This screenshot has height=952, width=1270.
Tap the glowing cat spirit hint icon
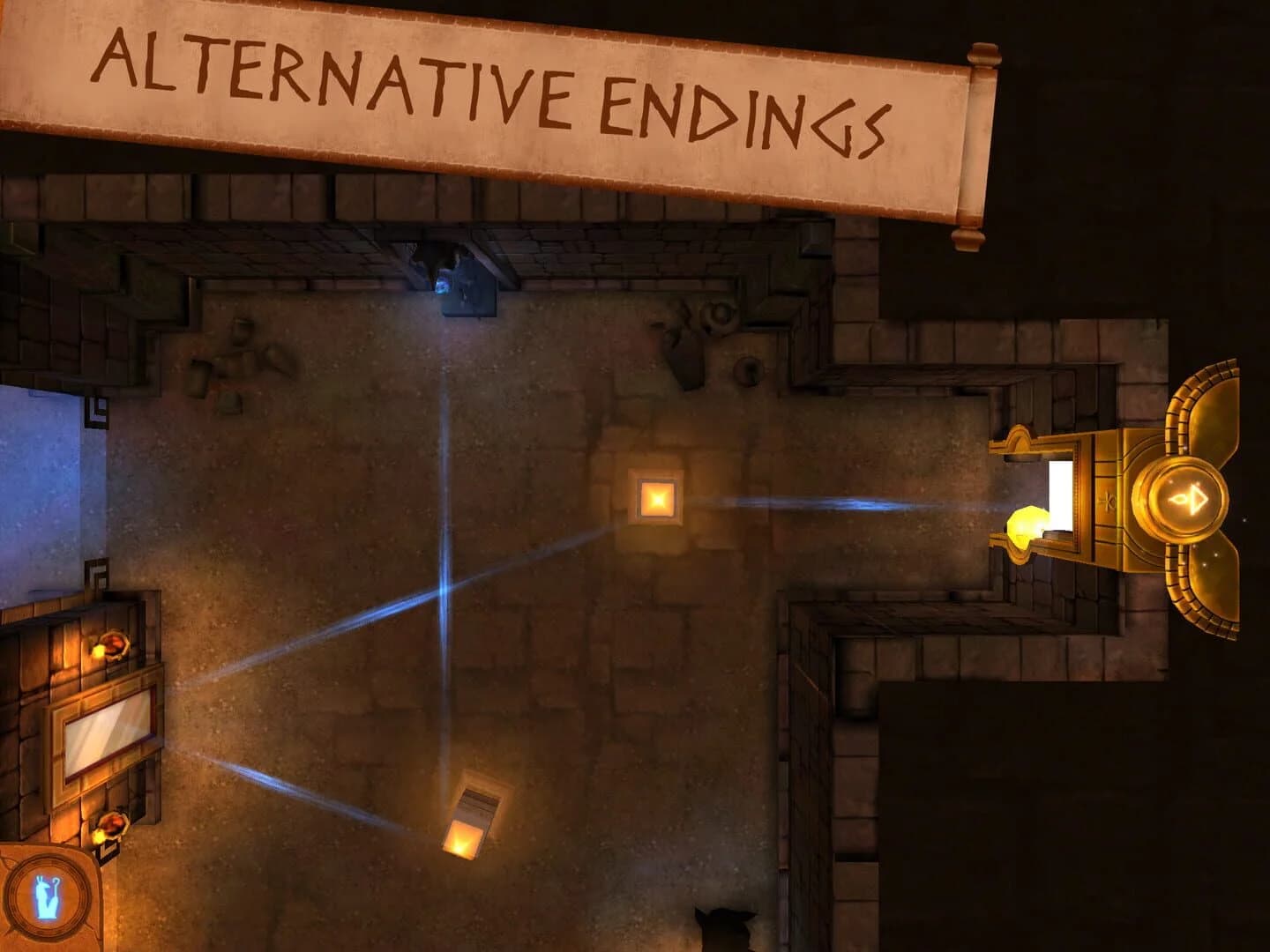[x=49, y=895]
